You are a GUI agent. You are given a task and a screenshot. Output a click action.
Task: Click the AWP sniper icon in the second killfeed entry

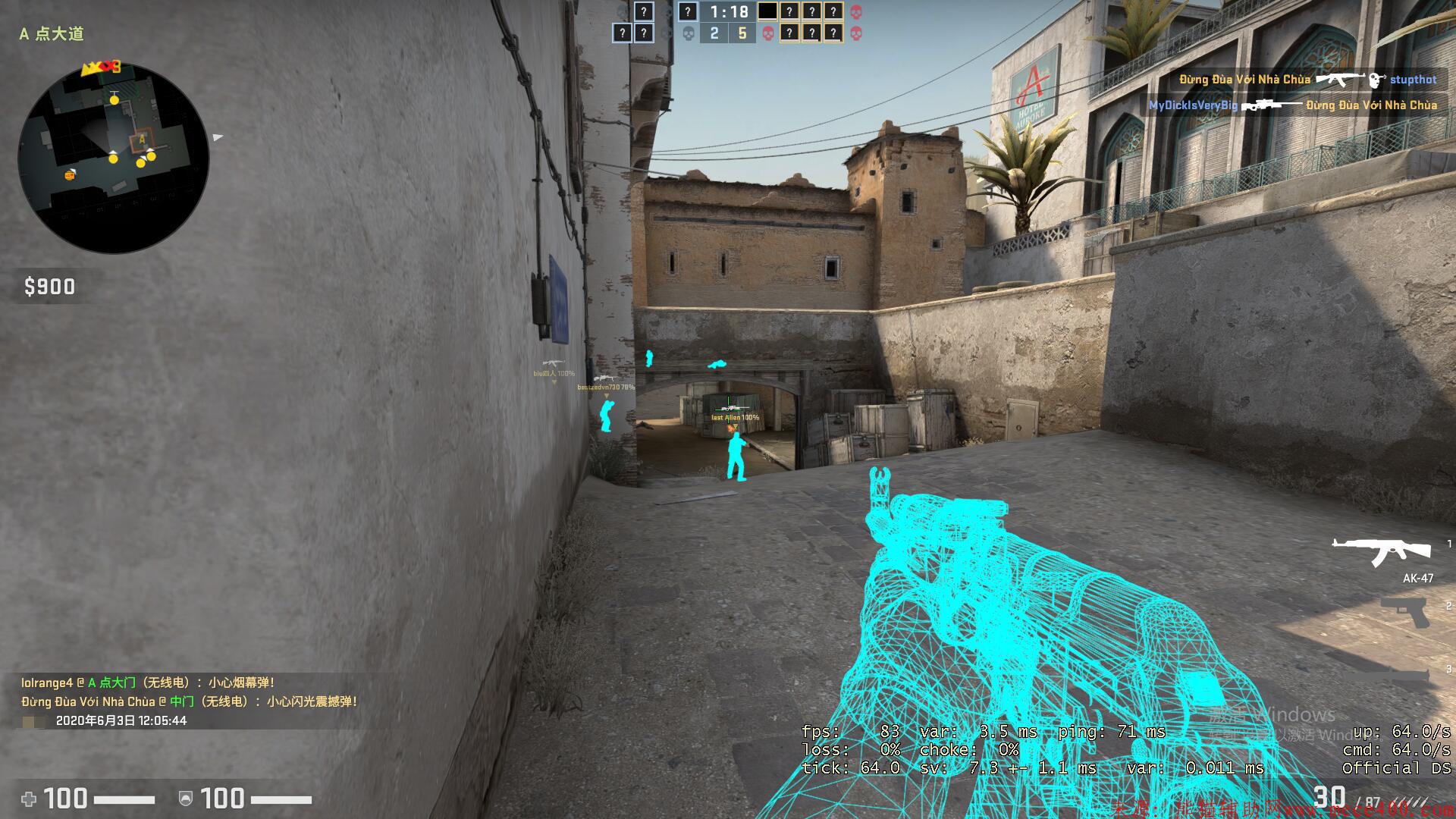pos(1271,104)
